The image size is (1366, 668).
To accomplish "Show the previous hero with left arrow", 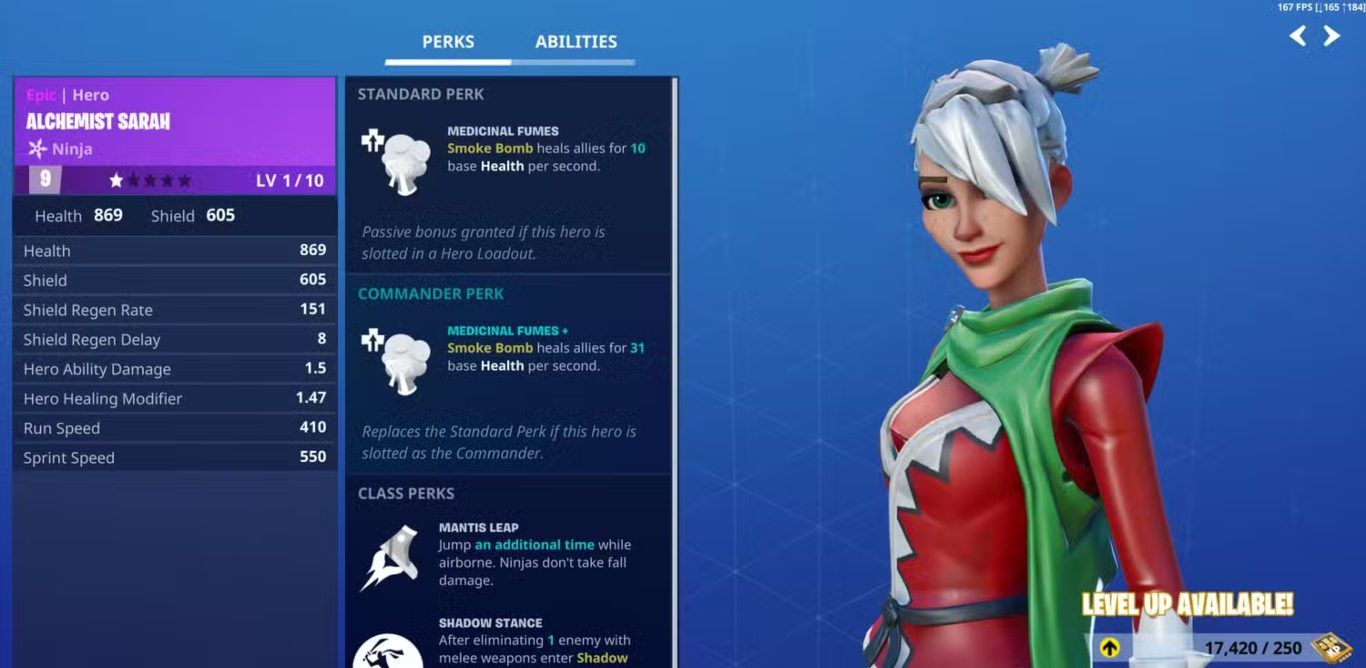I will (x=1298, y=37).
